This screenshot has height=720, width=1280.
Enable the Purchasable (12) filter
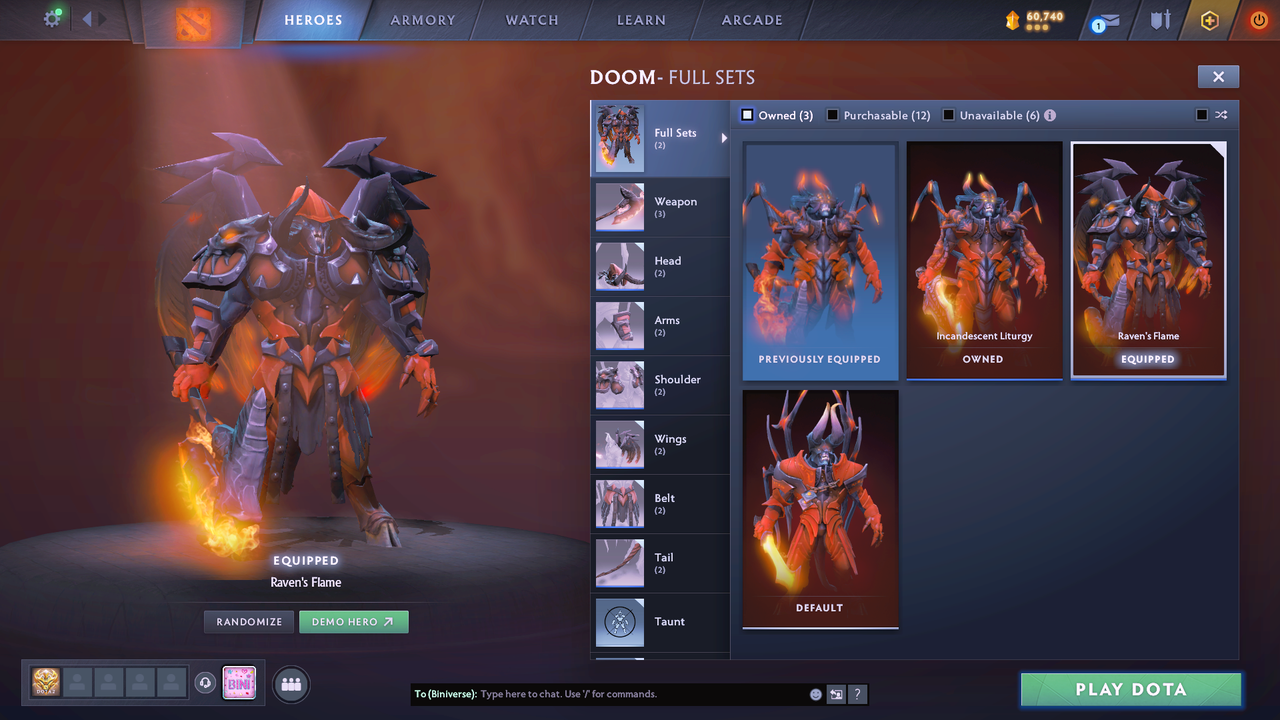[x=833, y=115]
